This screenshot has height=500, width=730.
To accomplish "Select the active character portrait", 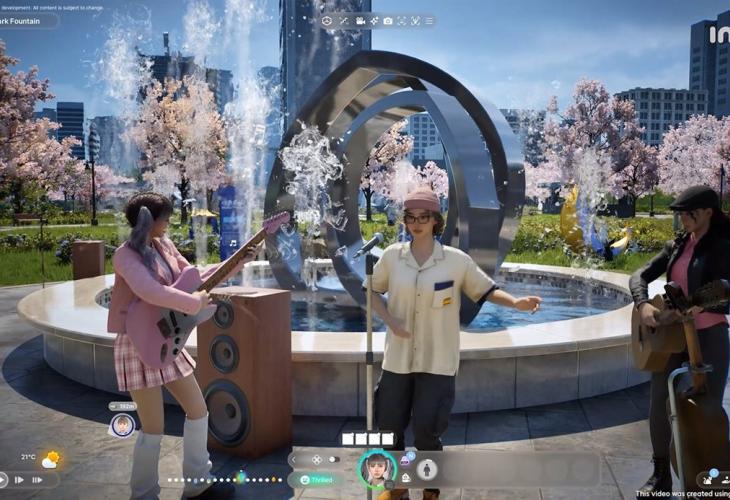I will [378, 468].
